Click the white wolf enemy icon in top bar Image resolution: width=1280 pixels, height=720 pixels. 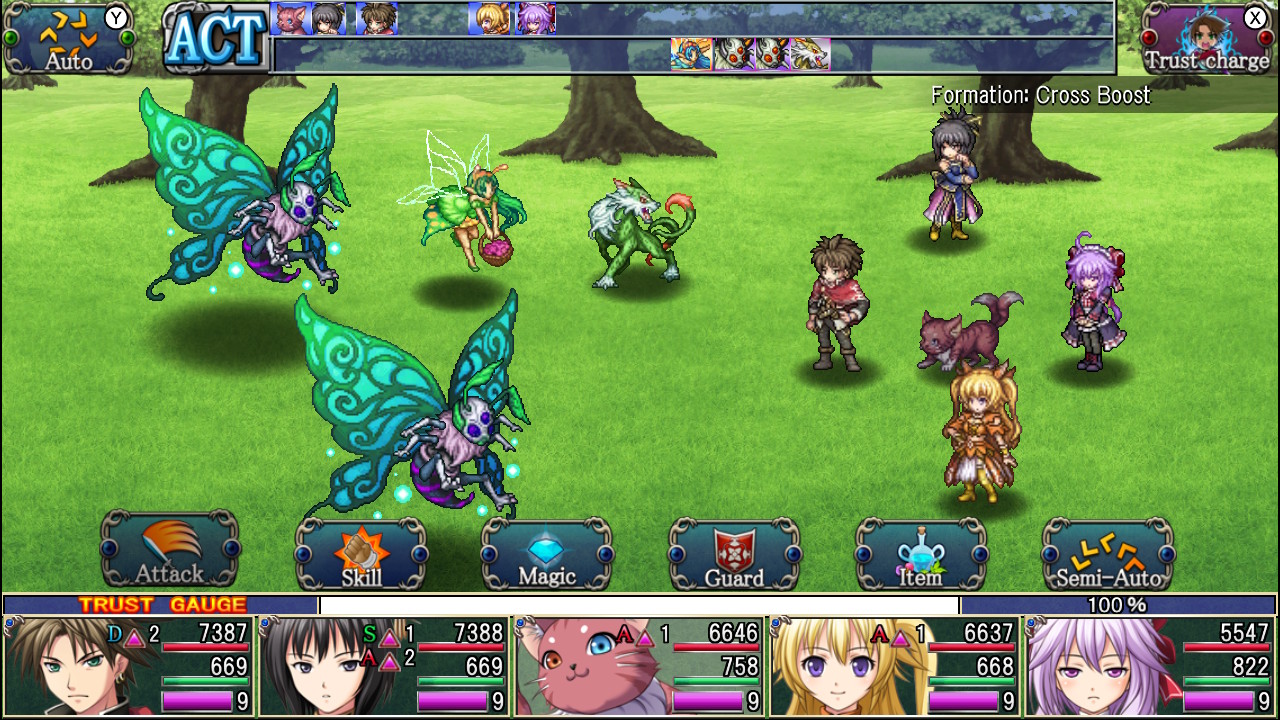812,52
